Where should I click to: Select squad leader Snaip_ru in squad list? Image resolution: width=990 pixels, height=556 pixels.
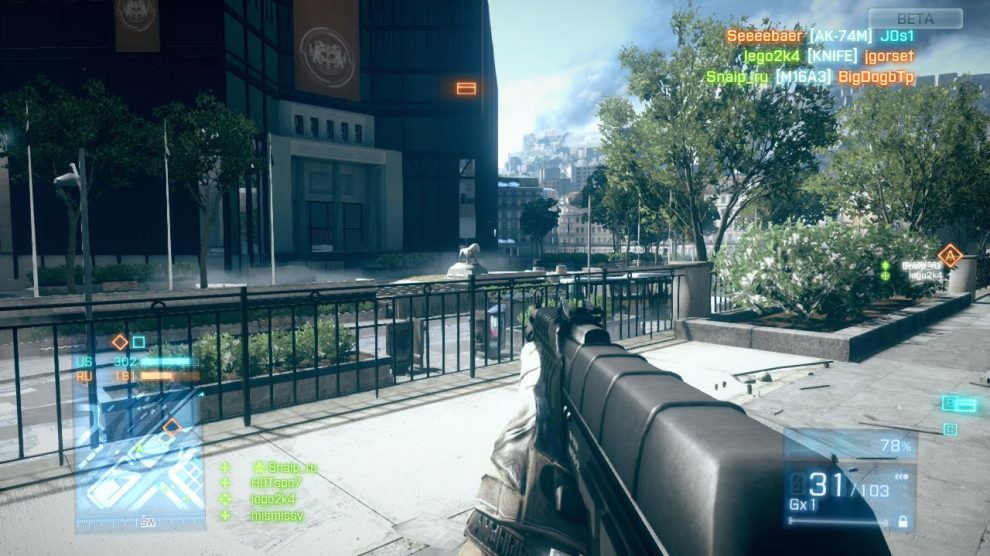285,467
